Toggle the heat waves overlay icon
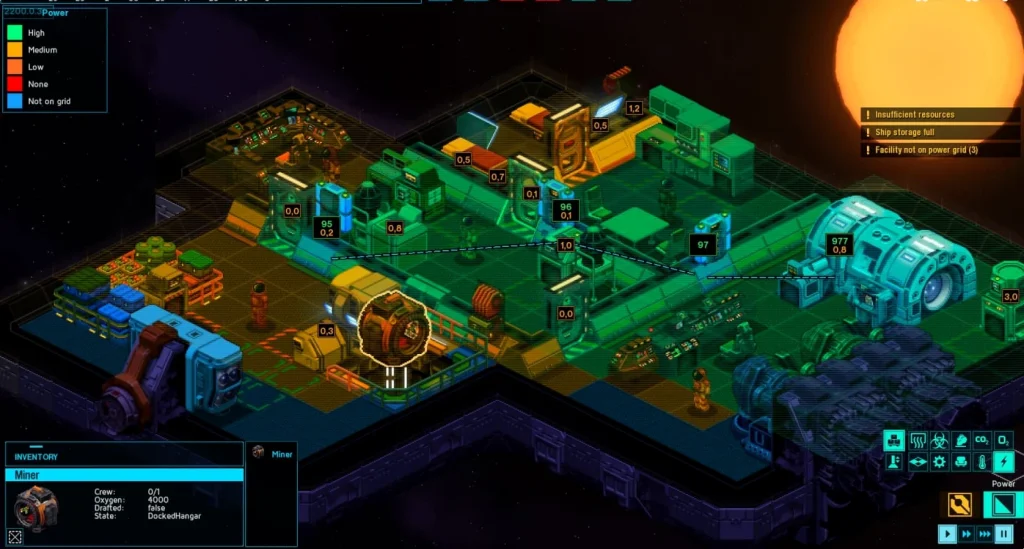1024x549 pixels. click(x=917, y=440)
